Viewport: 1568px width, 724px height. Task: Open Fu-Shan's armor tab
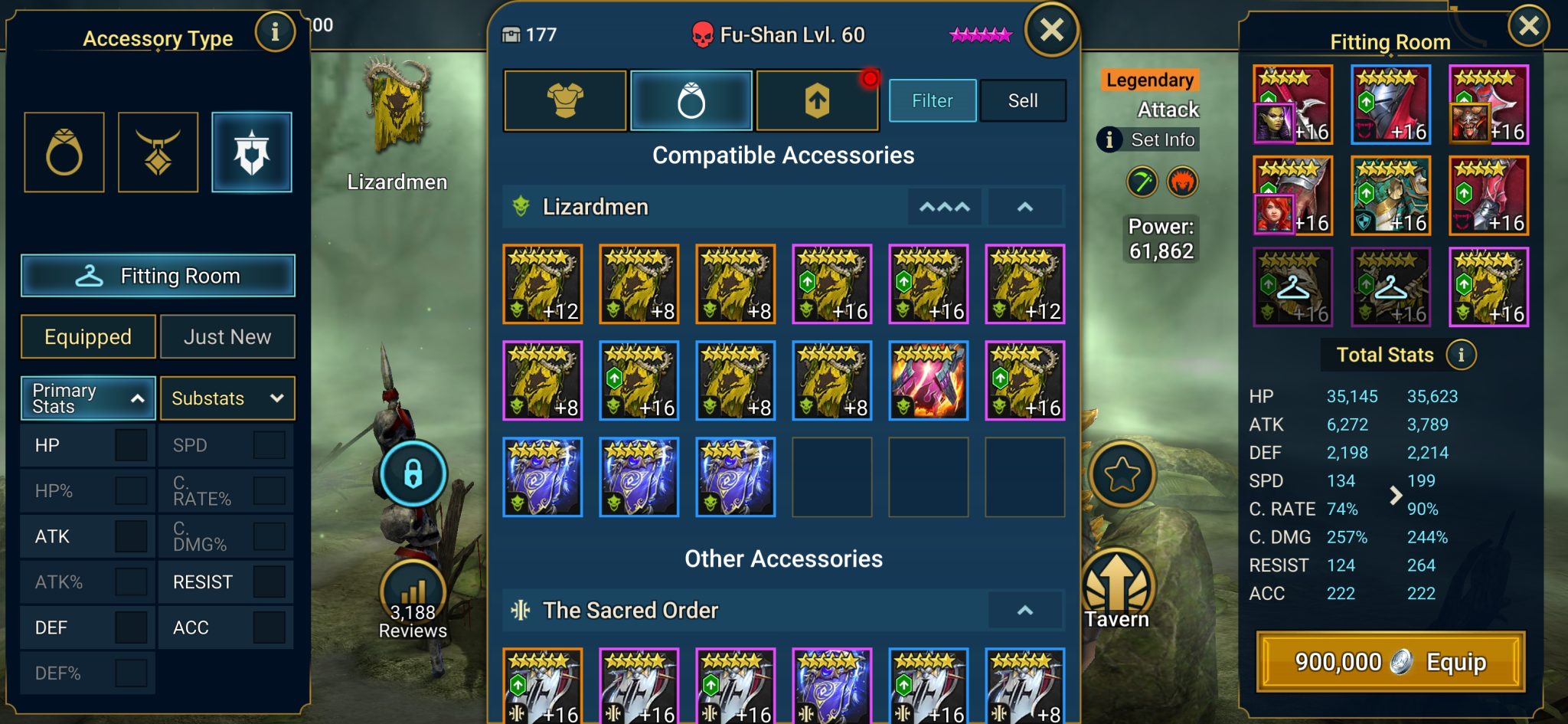[x=565, y=100]
